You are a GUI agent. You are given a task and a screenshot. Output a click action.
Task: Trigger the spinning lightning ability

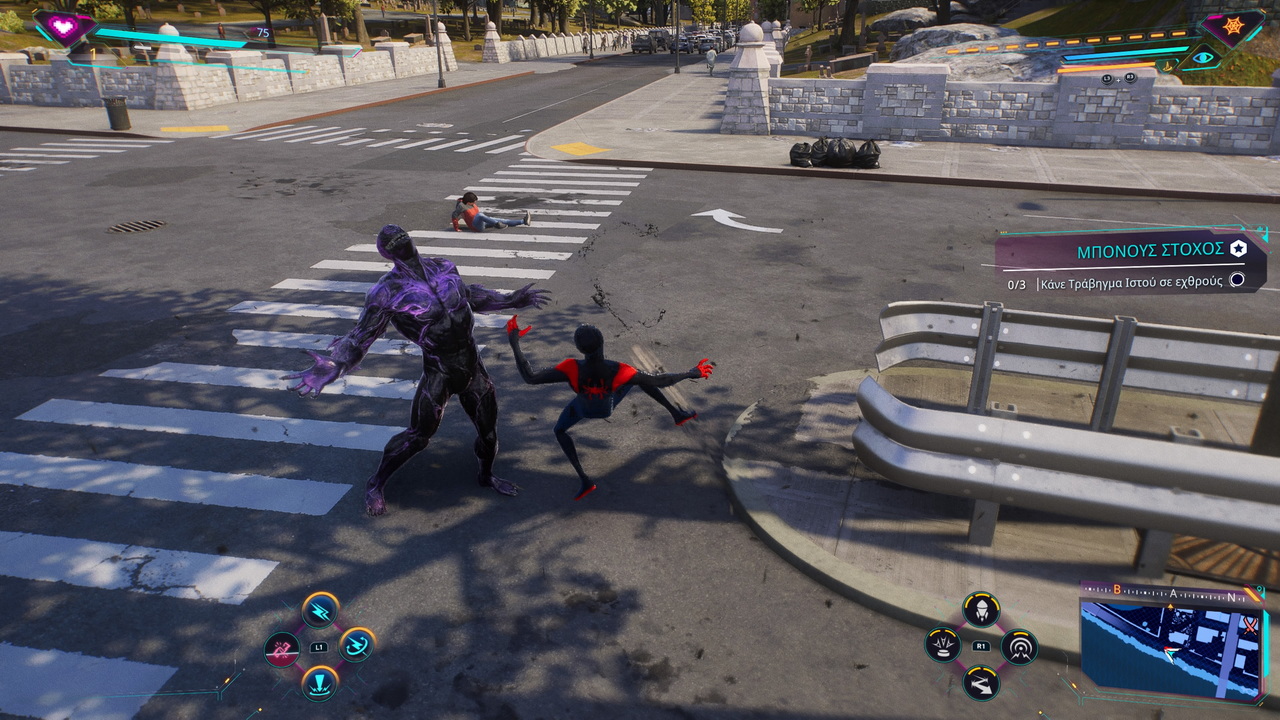pyautogui.click(x=357, y=645)
